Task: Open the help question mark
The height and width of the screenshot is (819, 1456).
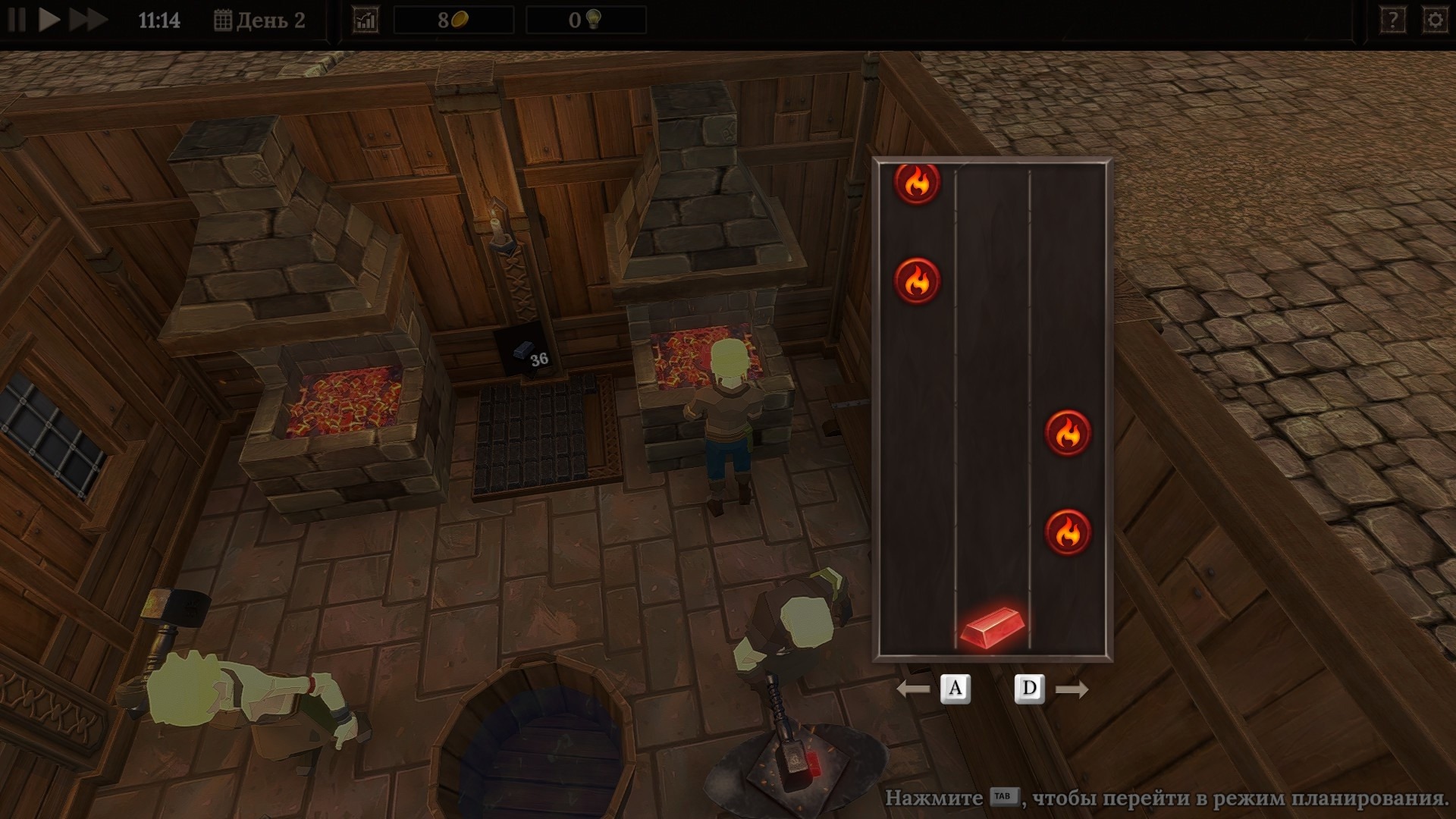Action: click(1392, 20)
